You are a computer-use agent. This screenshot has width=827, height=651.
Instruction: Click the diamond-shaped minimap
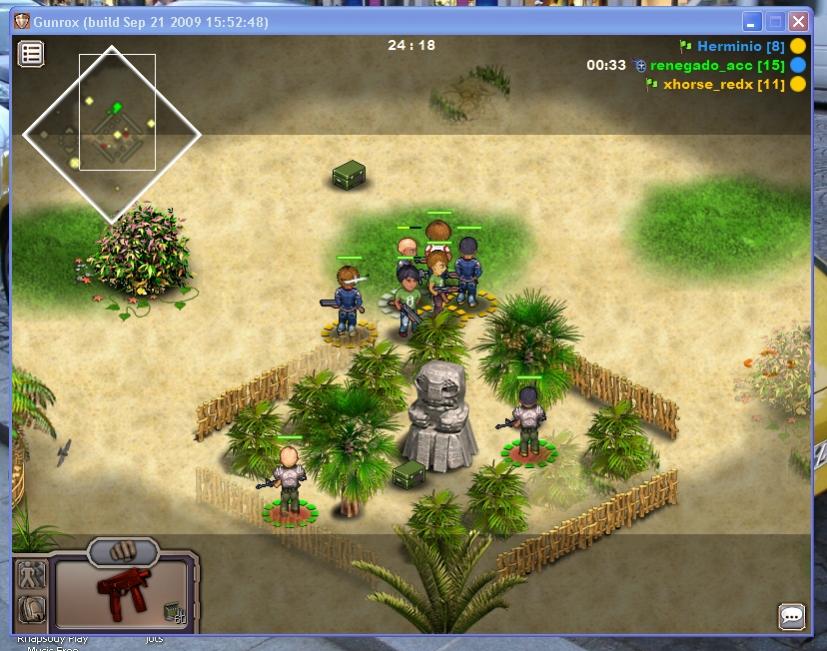111,133
